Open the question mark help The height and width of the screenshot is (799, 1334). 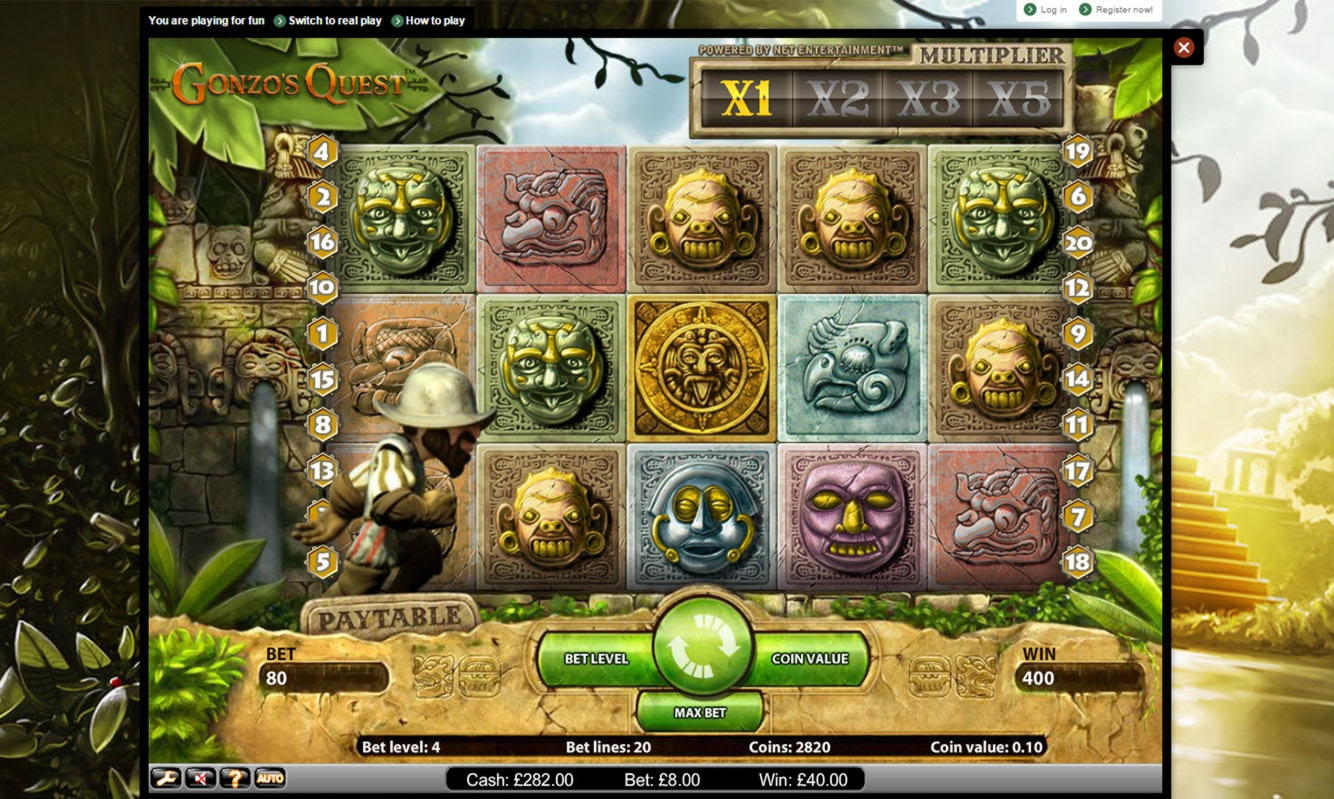(234, 778)
